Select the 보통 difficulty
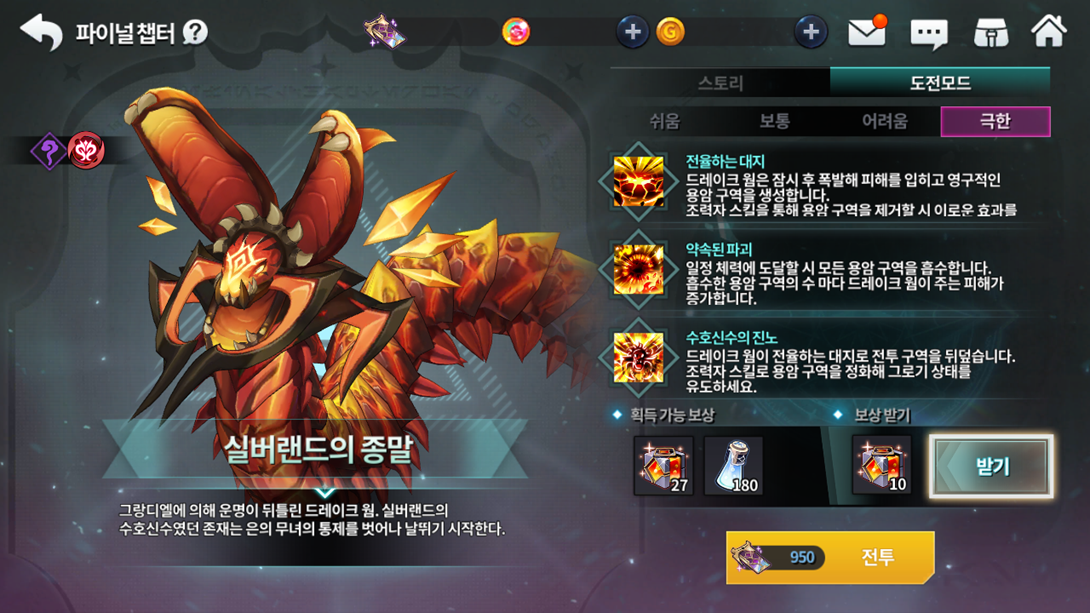Screen dimensions: 1090x613 coord(775,122)
